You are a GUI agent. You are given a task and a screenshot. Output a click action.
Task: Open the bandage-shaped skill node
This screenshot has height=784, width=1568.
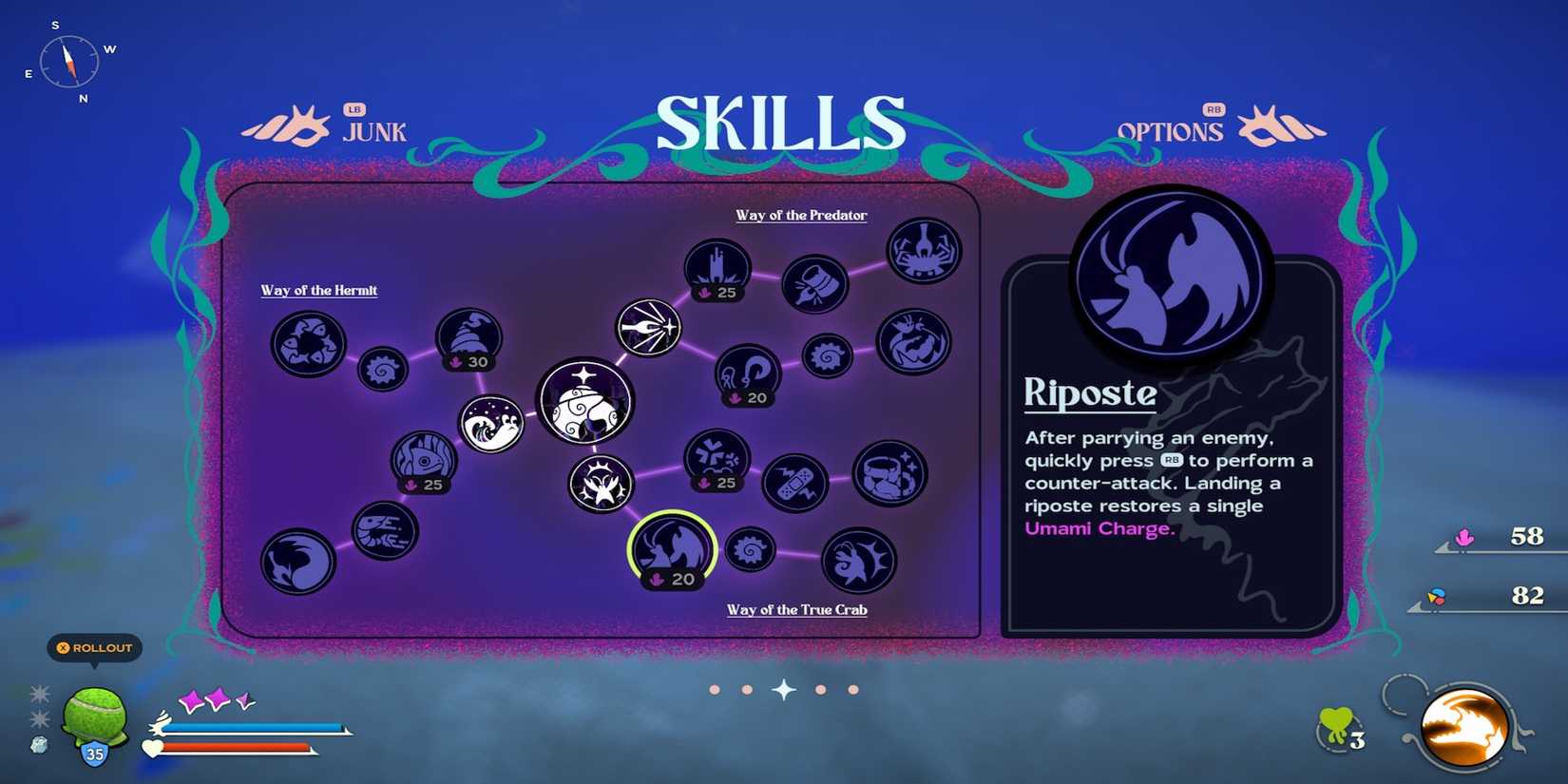798,482
